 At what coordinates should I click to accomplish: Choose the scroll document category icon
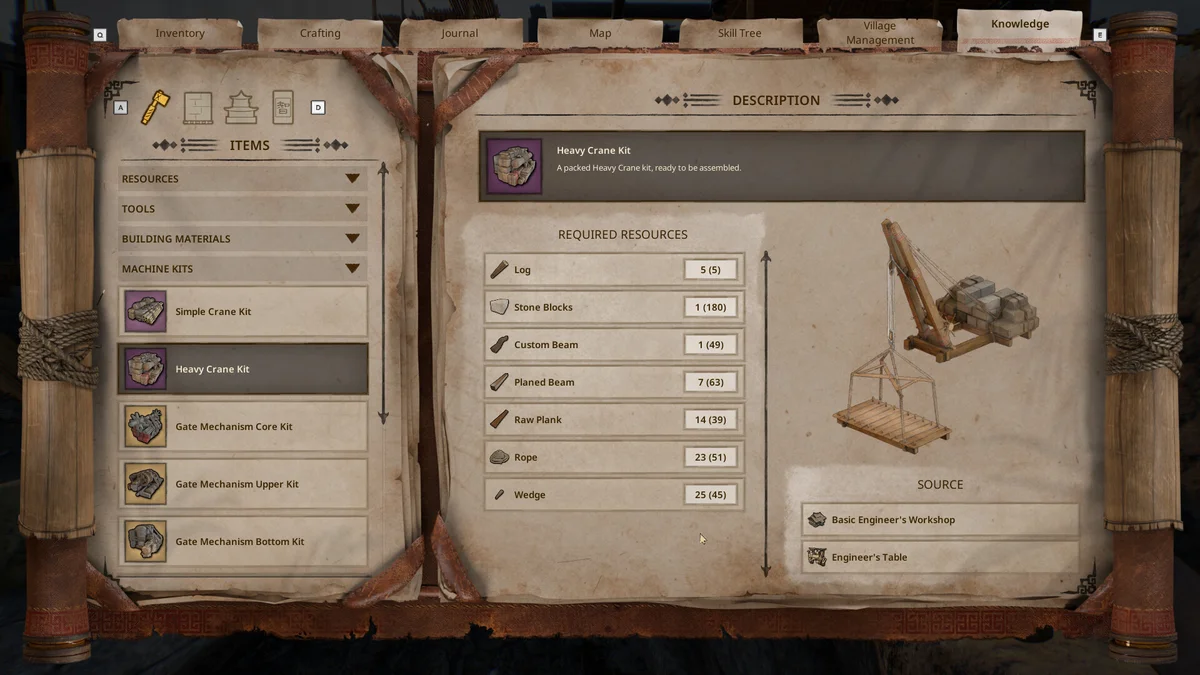tap(283, 107)
